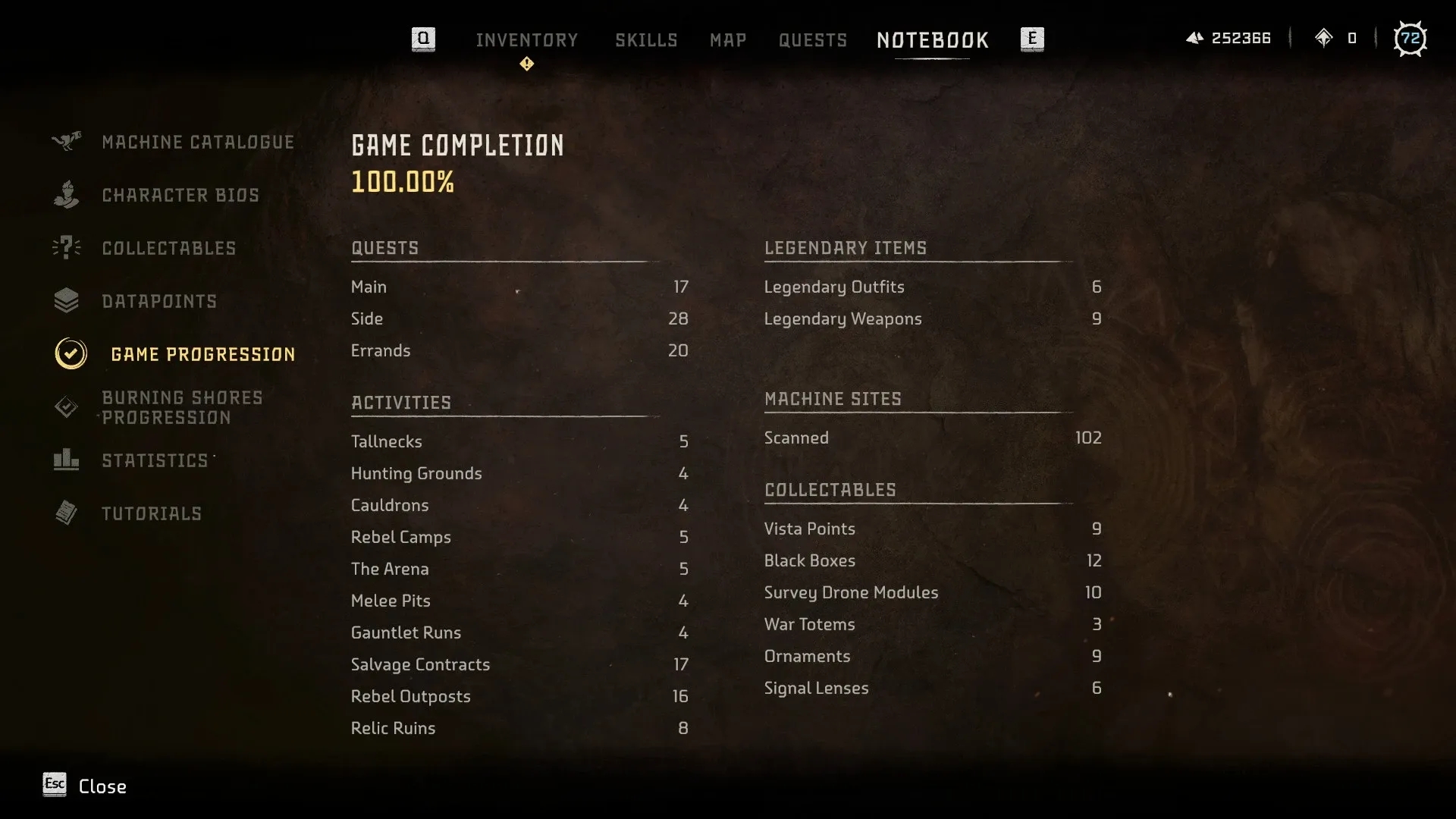1456x819 pixels.
Task: Open the Machine Catalogue section
Action: pos(197,143)
